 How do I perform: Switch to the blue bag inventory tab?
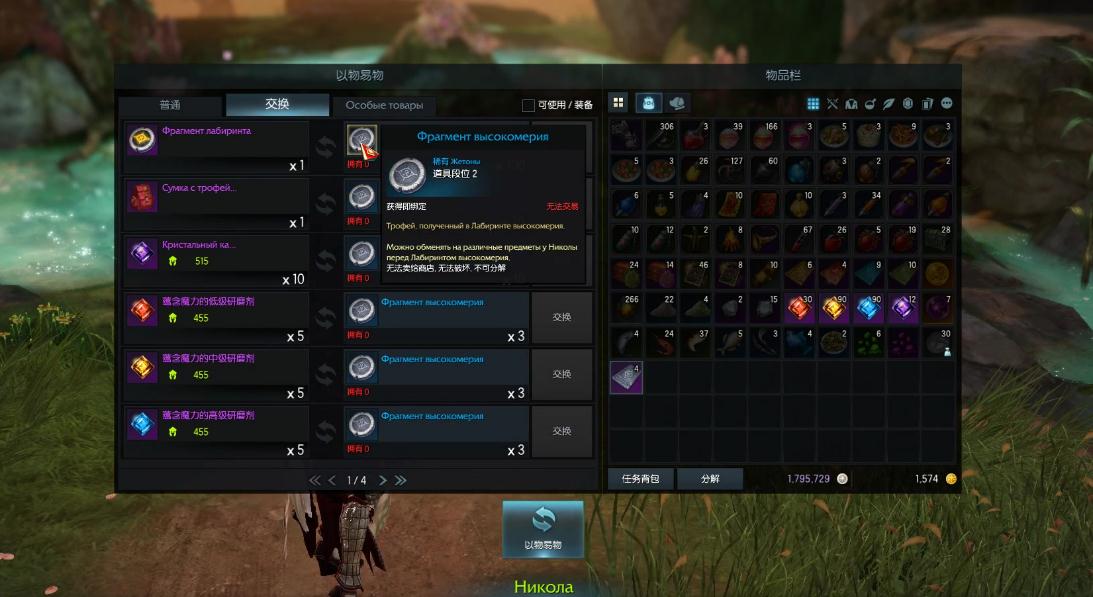[647, 103]
